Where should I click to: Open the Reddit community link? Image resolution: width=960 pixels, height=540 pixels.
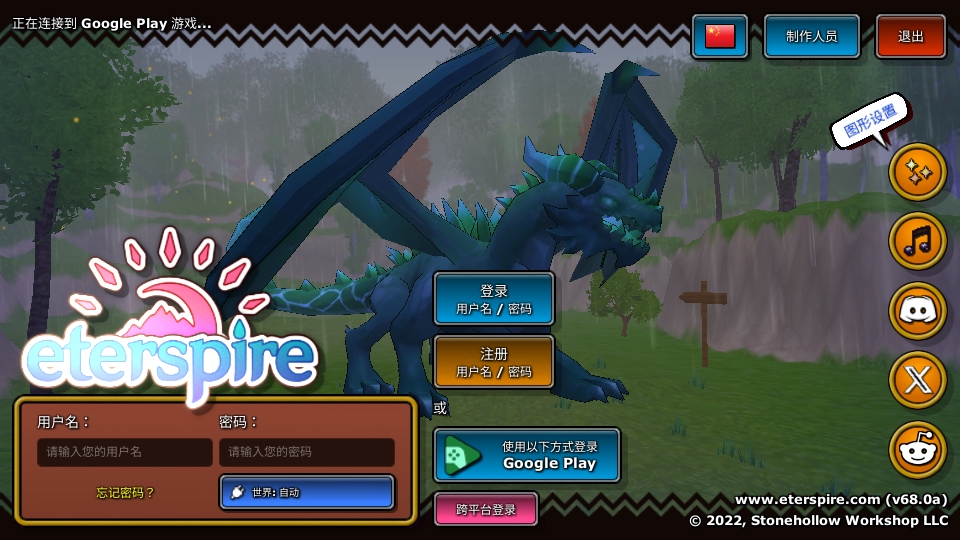[x=917, y=449]
